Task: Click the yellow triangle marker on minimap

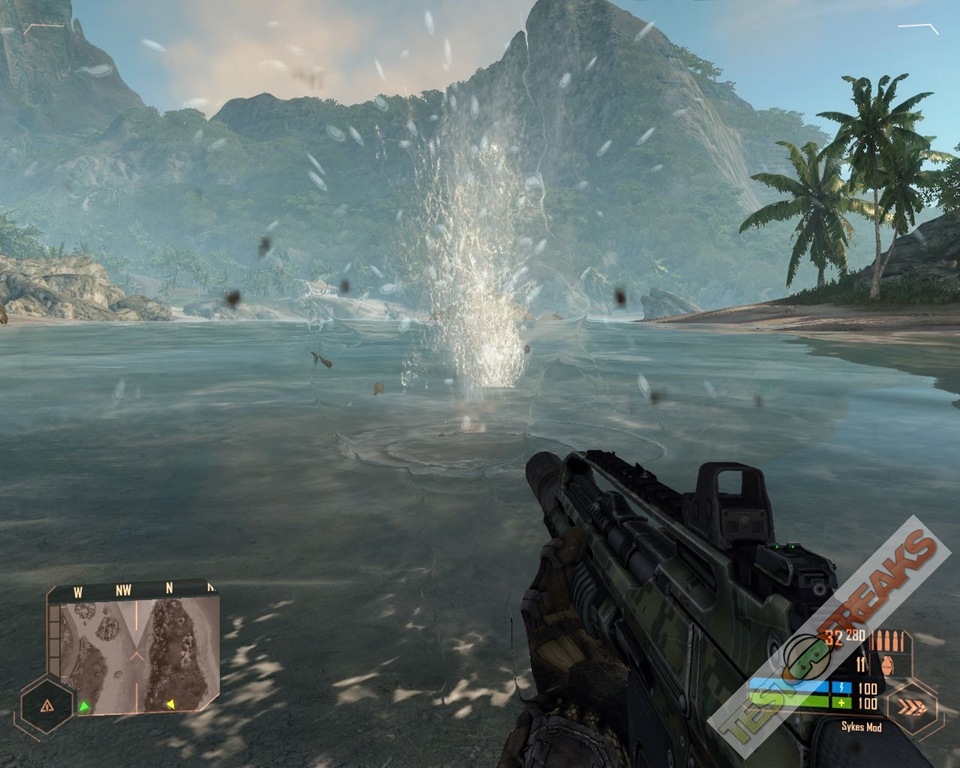Action: point(170,704)
